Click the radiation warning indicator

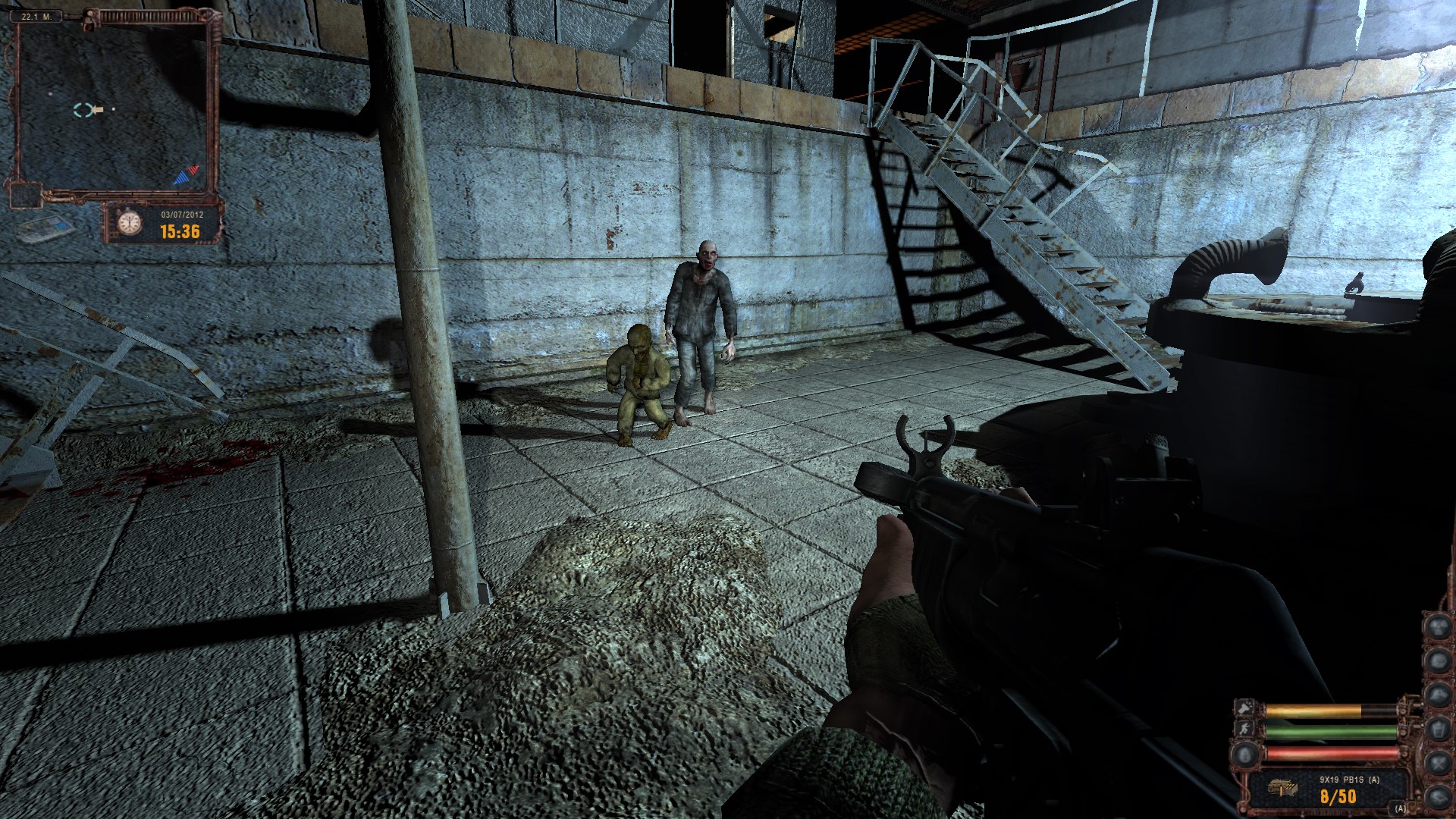click(x=1438, y=626)
